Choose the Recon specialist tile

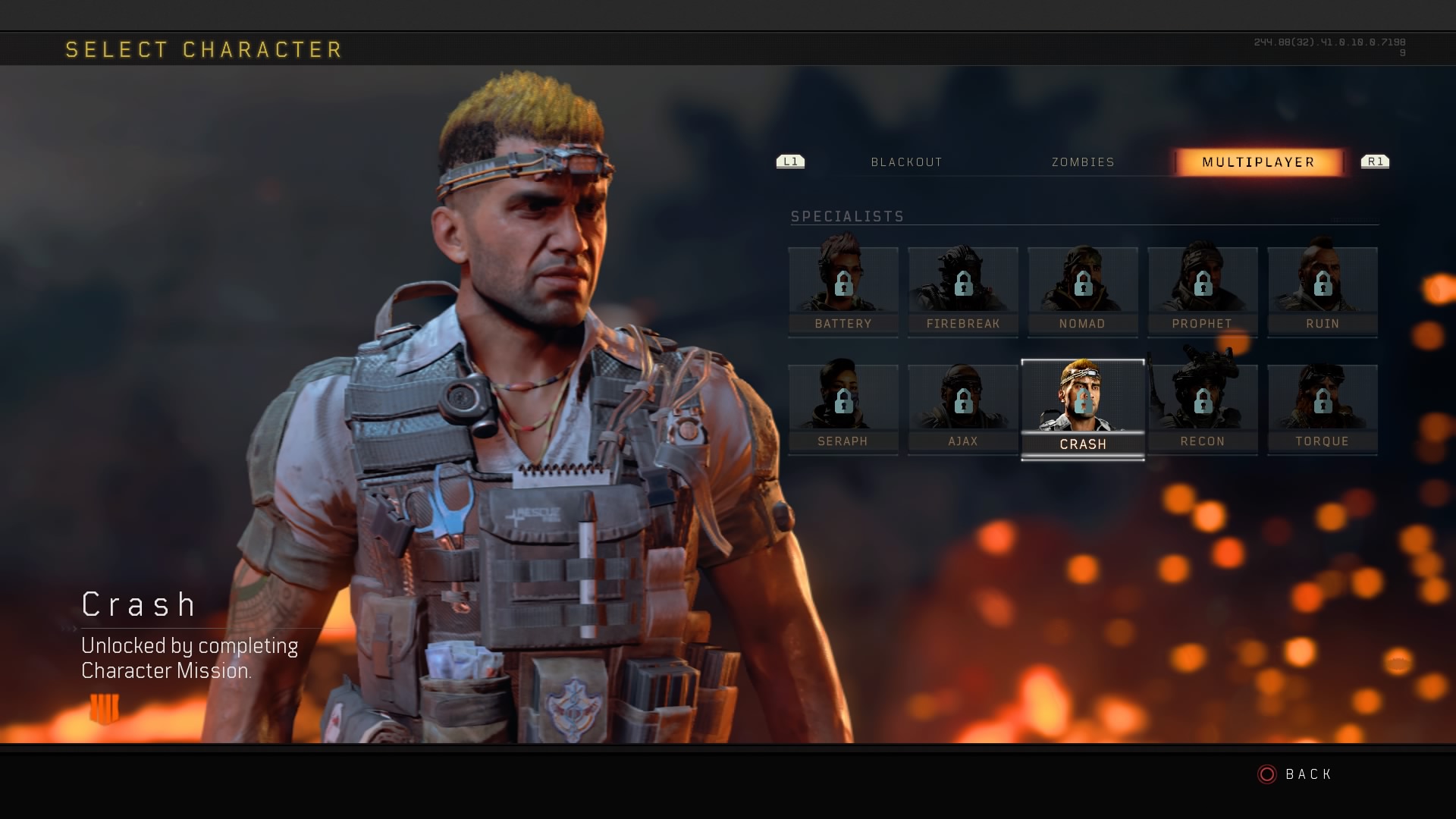[1203, 409]
